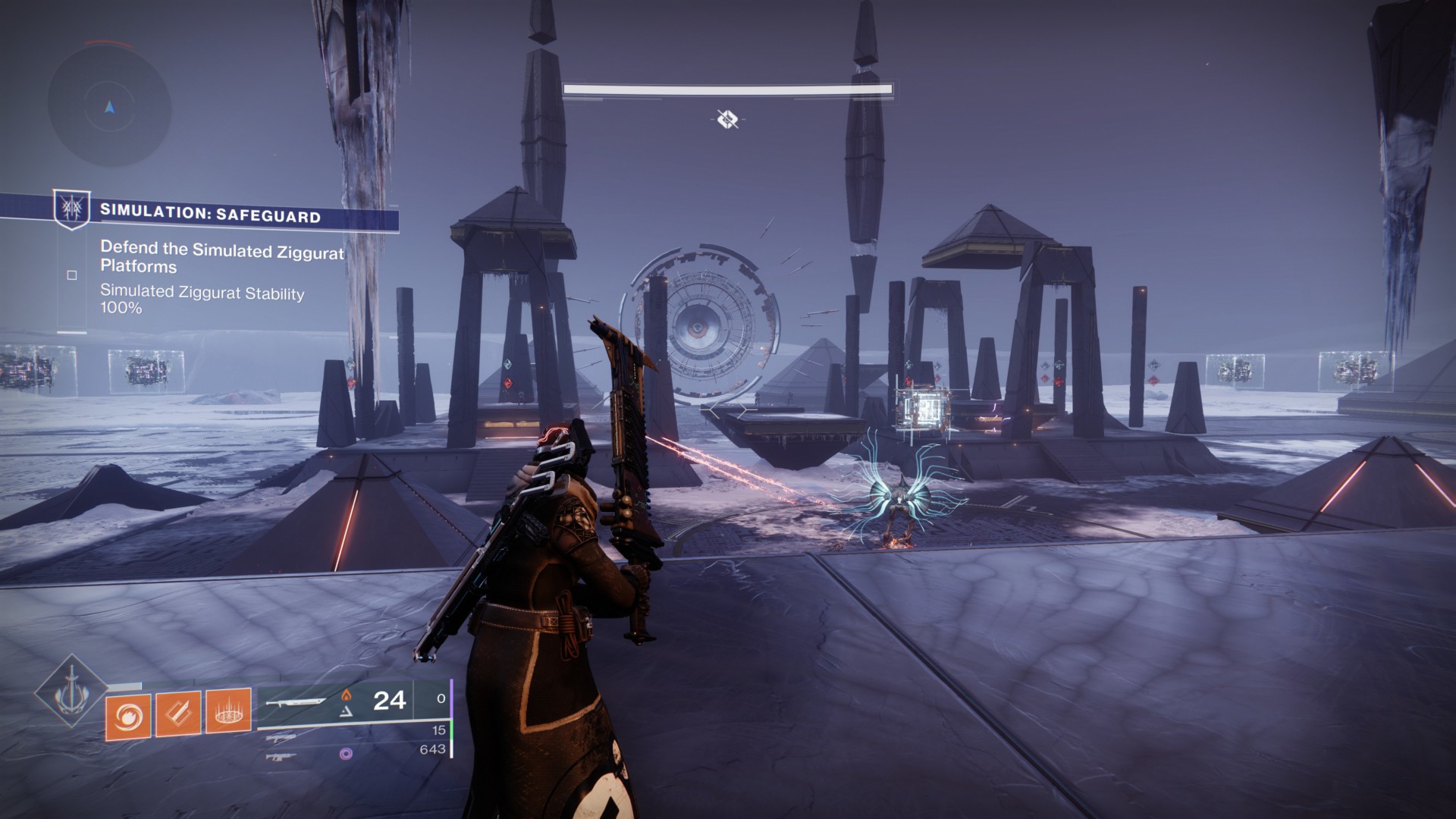The image size is (1456, 819).
Task: Activate the throwing knife melee ability
Action: [x=178, y=714]
